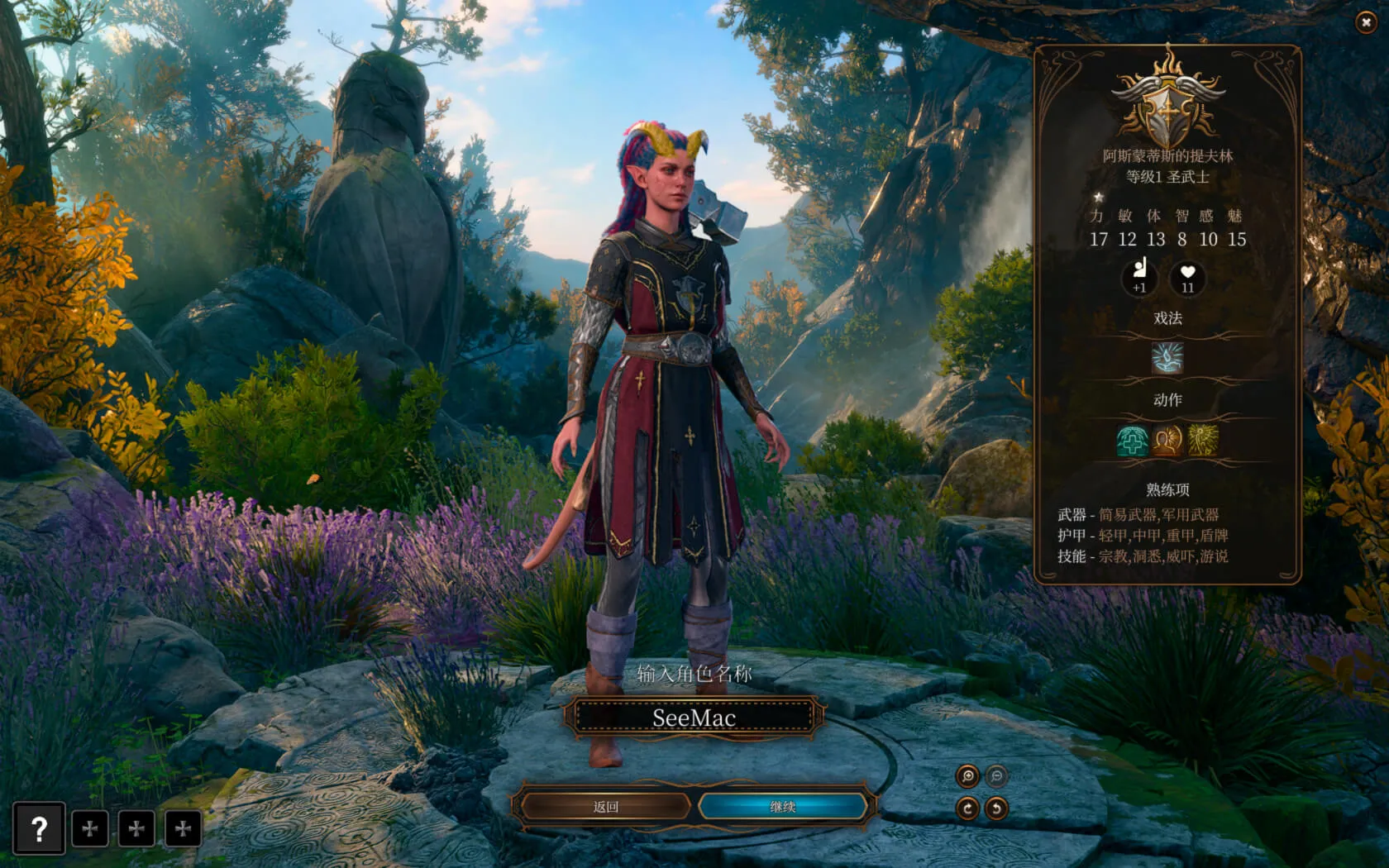This screenshot has width=1389, height=868.
Task: Zoom out the character camera
Action: tap(996, 776)
